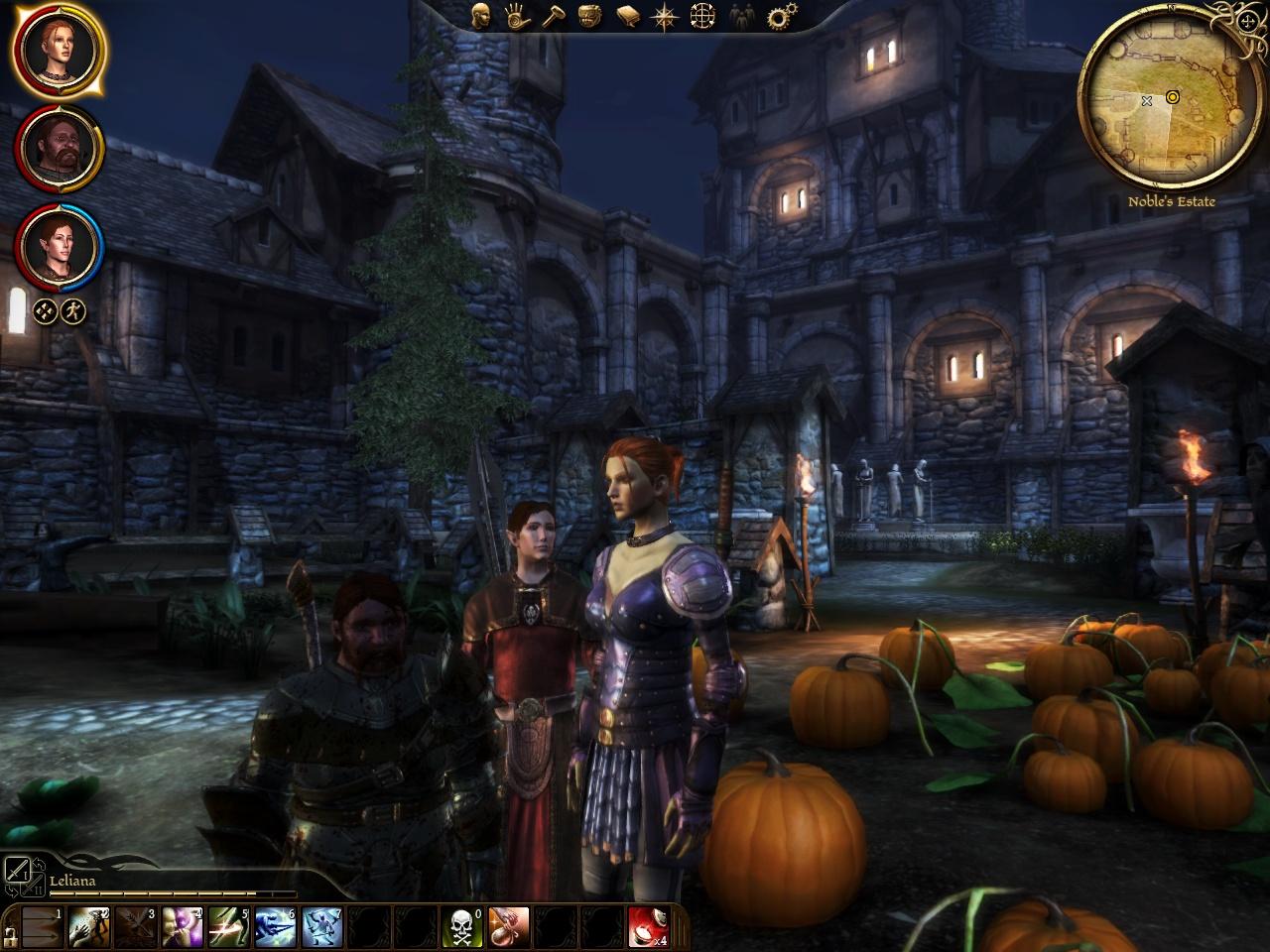Open the tactics mask icon

(589, 16)
